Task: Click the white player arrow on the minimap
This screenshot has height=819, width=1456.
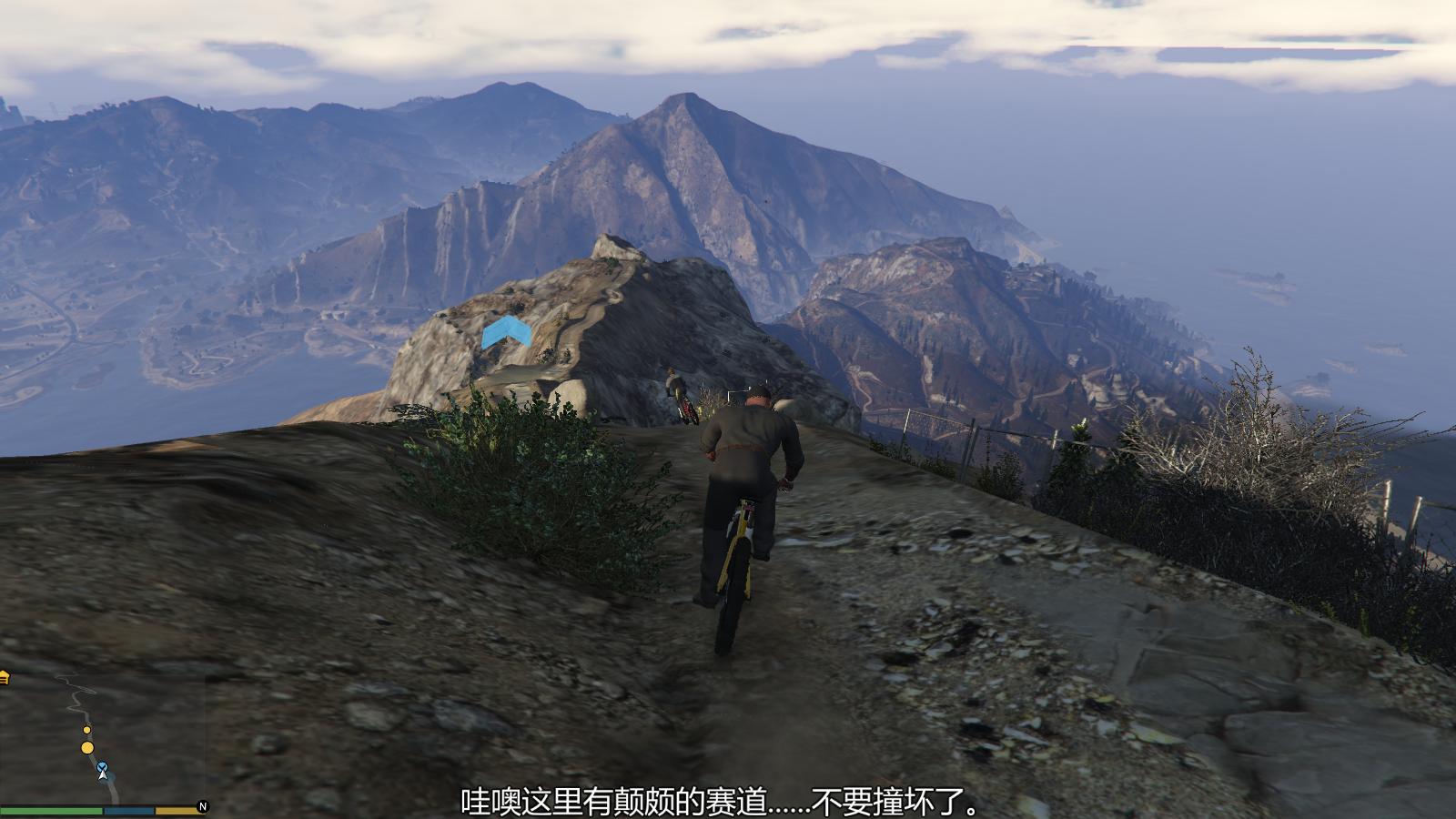Action: pos(104,774)
